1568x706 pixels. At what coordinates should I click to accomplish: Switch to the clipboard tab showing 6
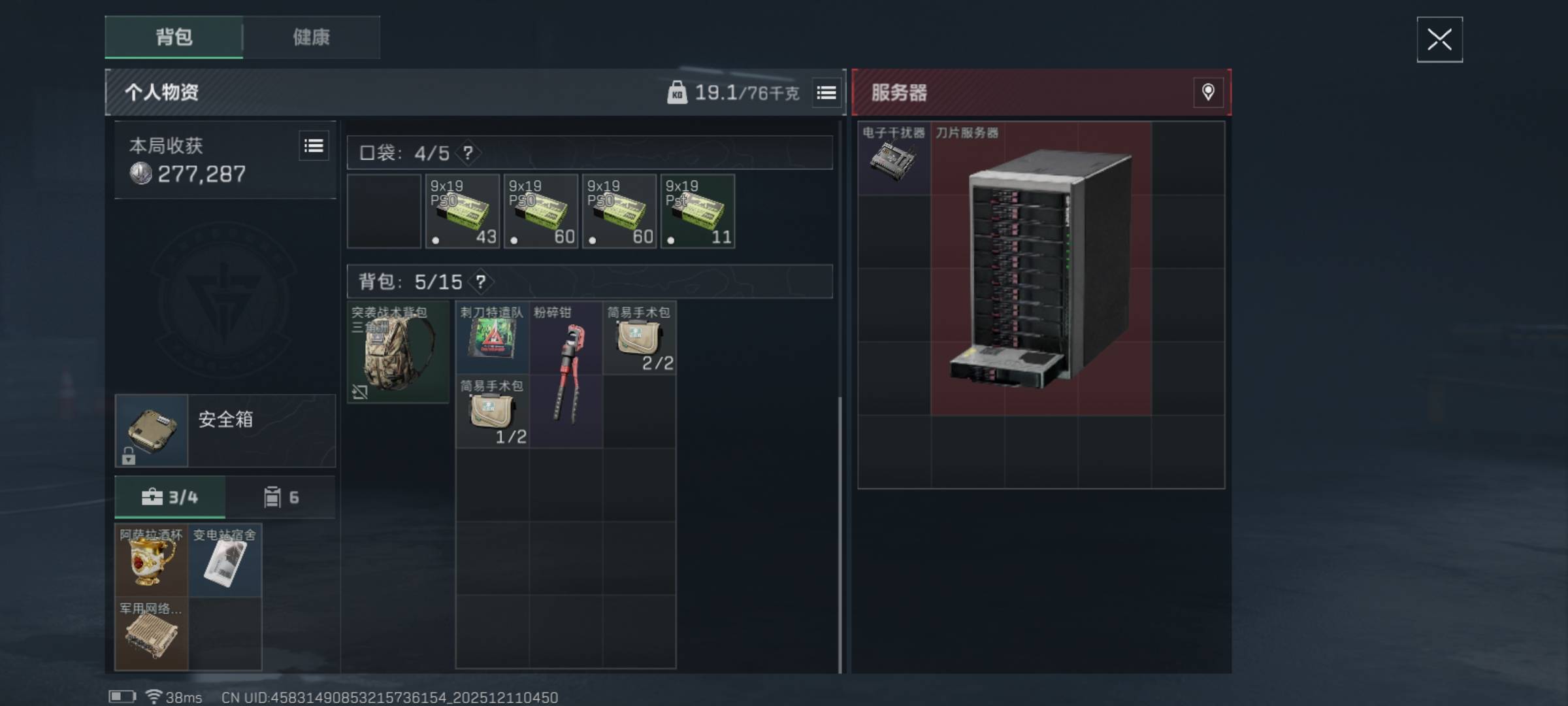coord(281,497)
